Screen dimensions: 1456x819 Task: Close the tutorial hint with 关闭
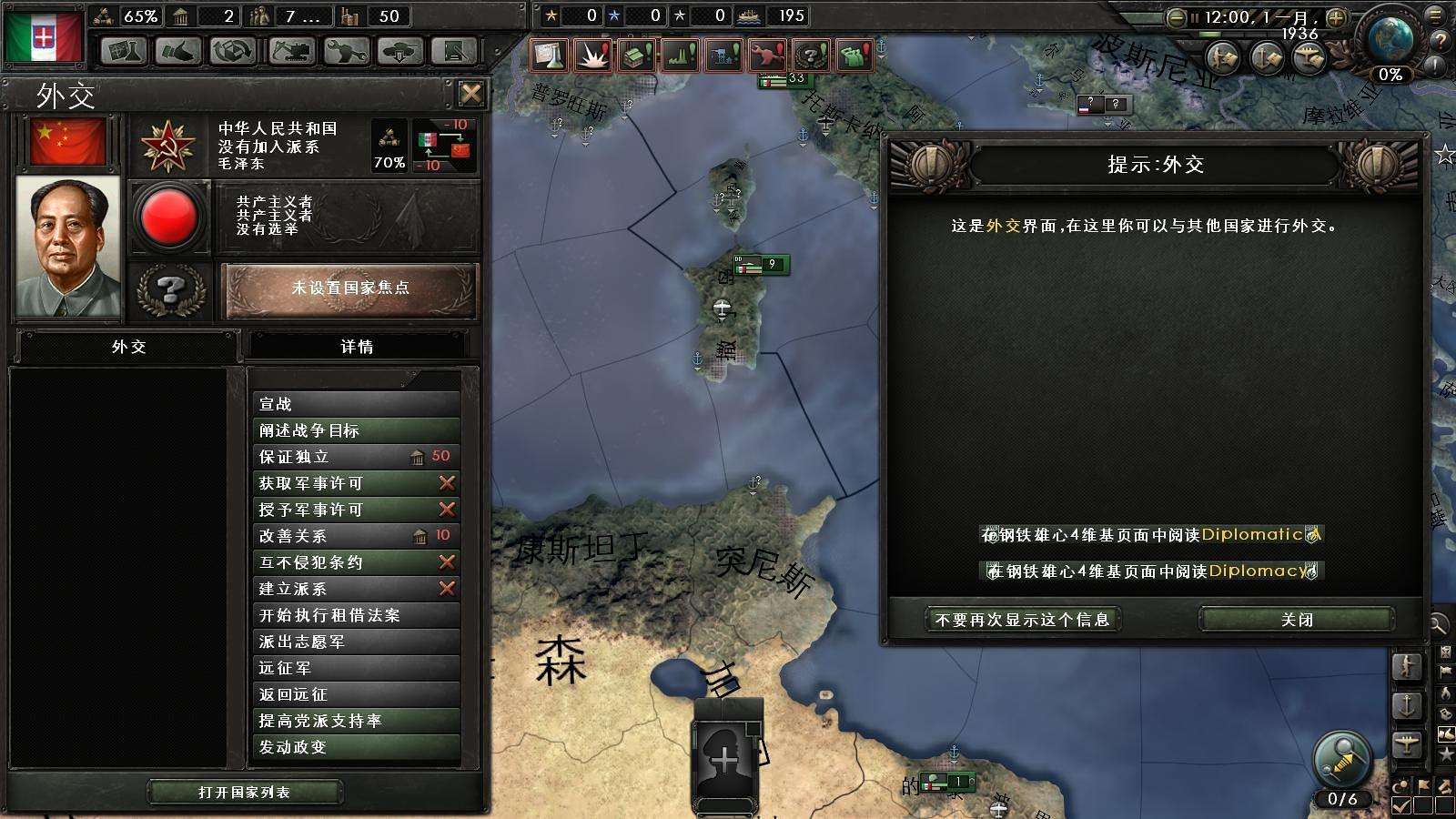pyautogui.click(x=1297, y=620)
